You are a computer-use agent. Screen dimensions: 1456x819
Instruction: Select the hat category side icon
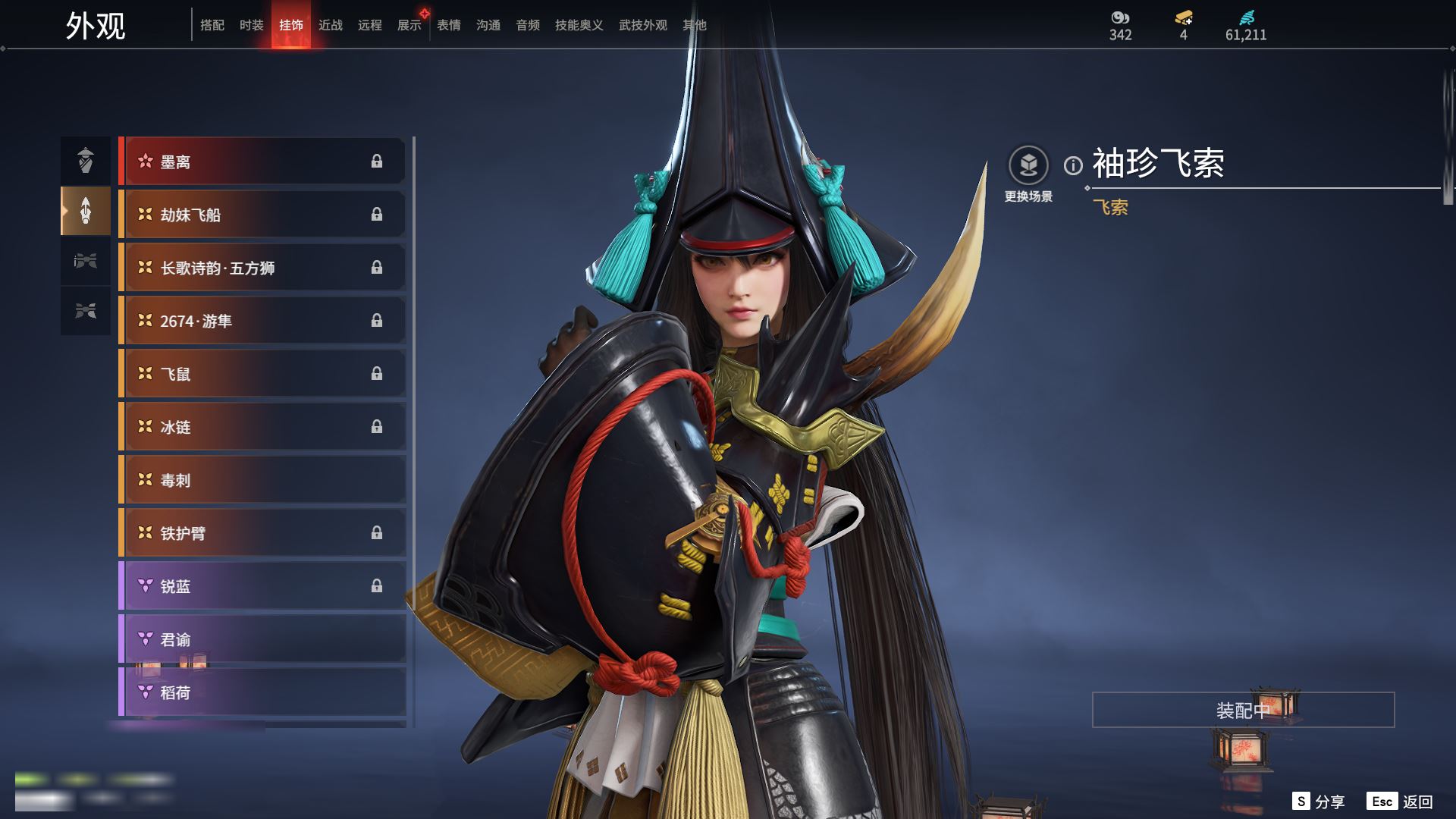click(86, 160)
